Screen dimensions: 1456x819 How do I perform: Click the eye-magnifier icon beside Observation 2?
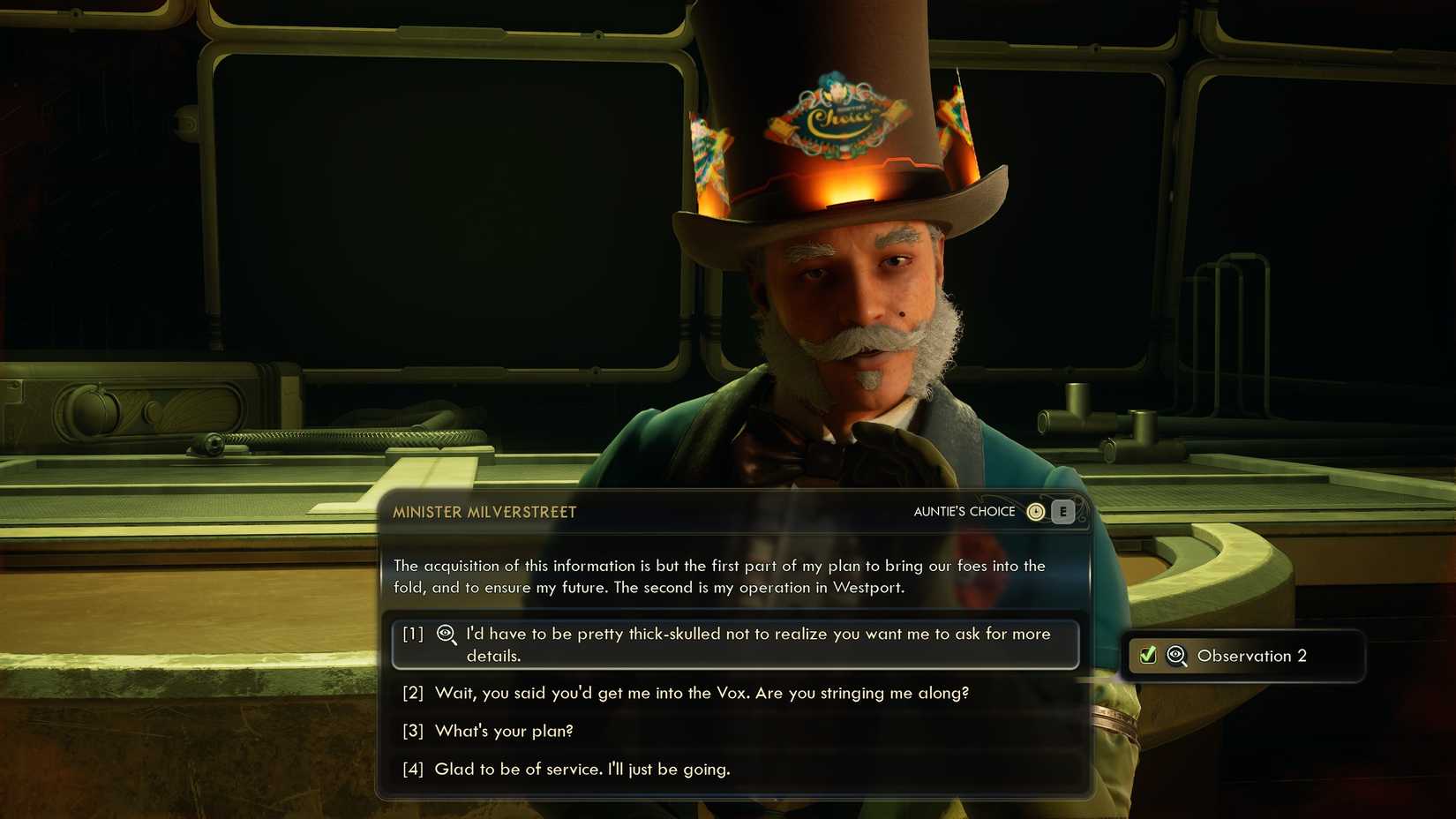(1175, 656)
